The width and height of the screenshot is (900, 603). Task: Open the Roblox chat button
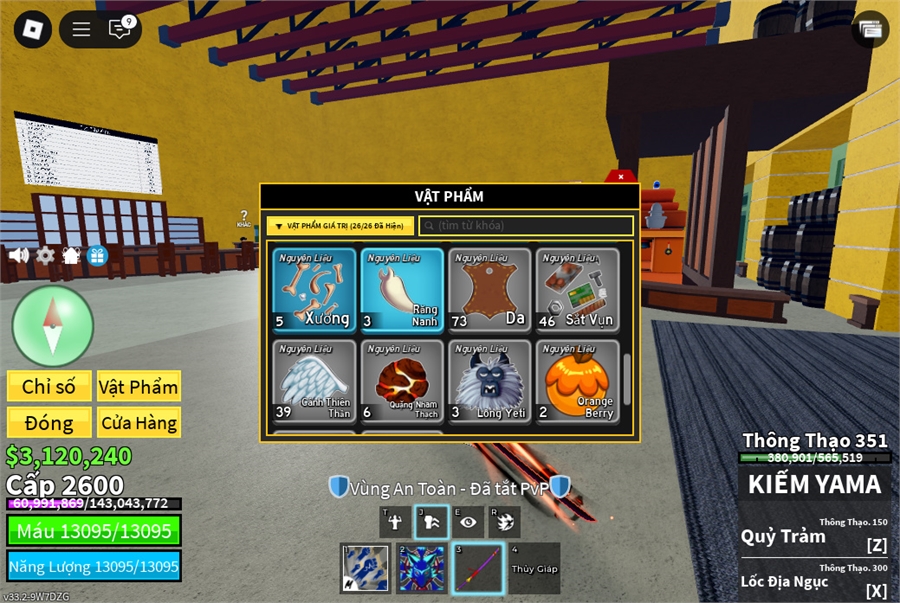click(120, 29)
